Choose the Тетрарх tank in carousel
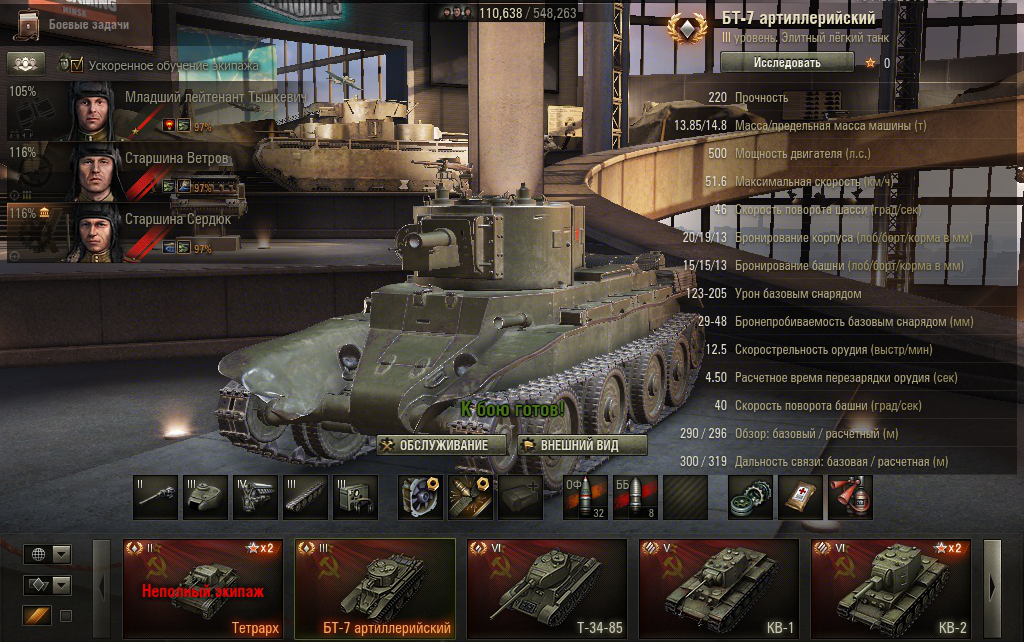Image resolution: width=1024 pixels, height=642 pixels. pos(202,590)
